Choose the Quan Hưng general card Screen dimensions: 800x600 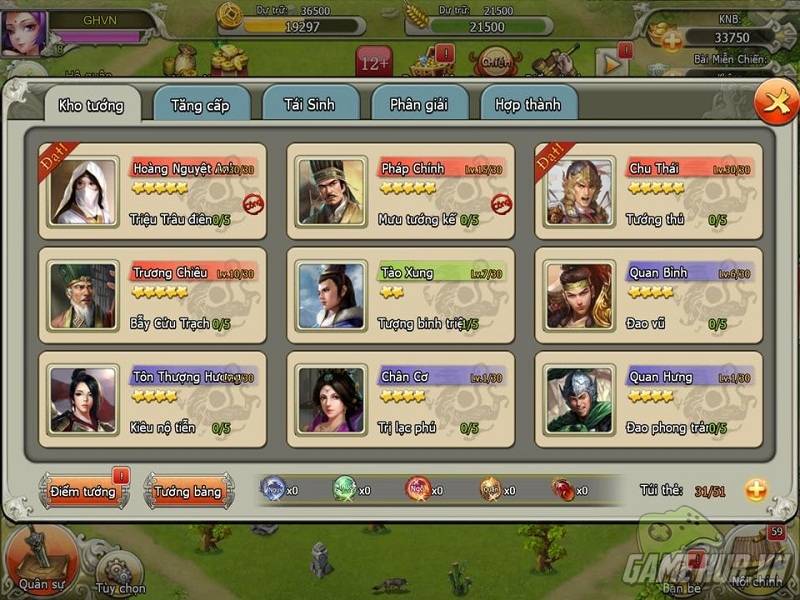(x=649, y=399)
